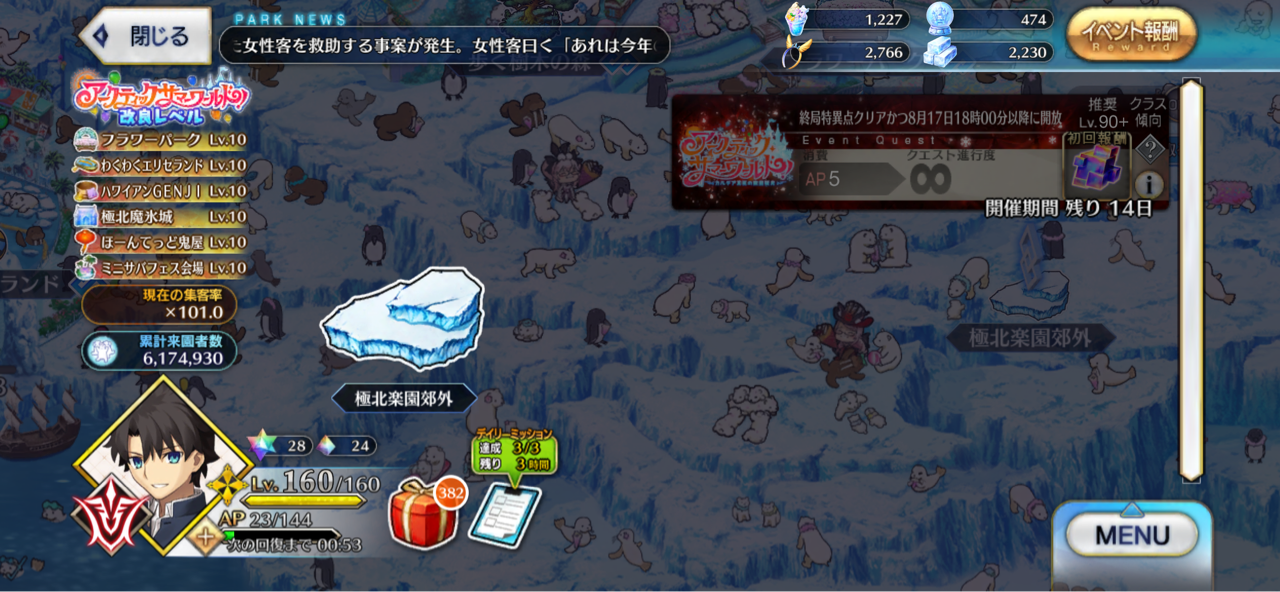Select the 極北楽園郊外 event quest banner
The width and height of the screenshot is (1280, 592).
(870, 152)
